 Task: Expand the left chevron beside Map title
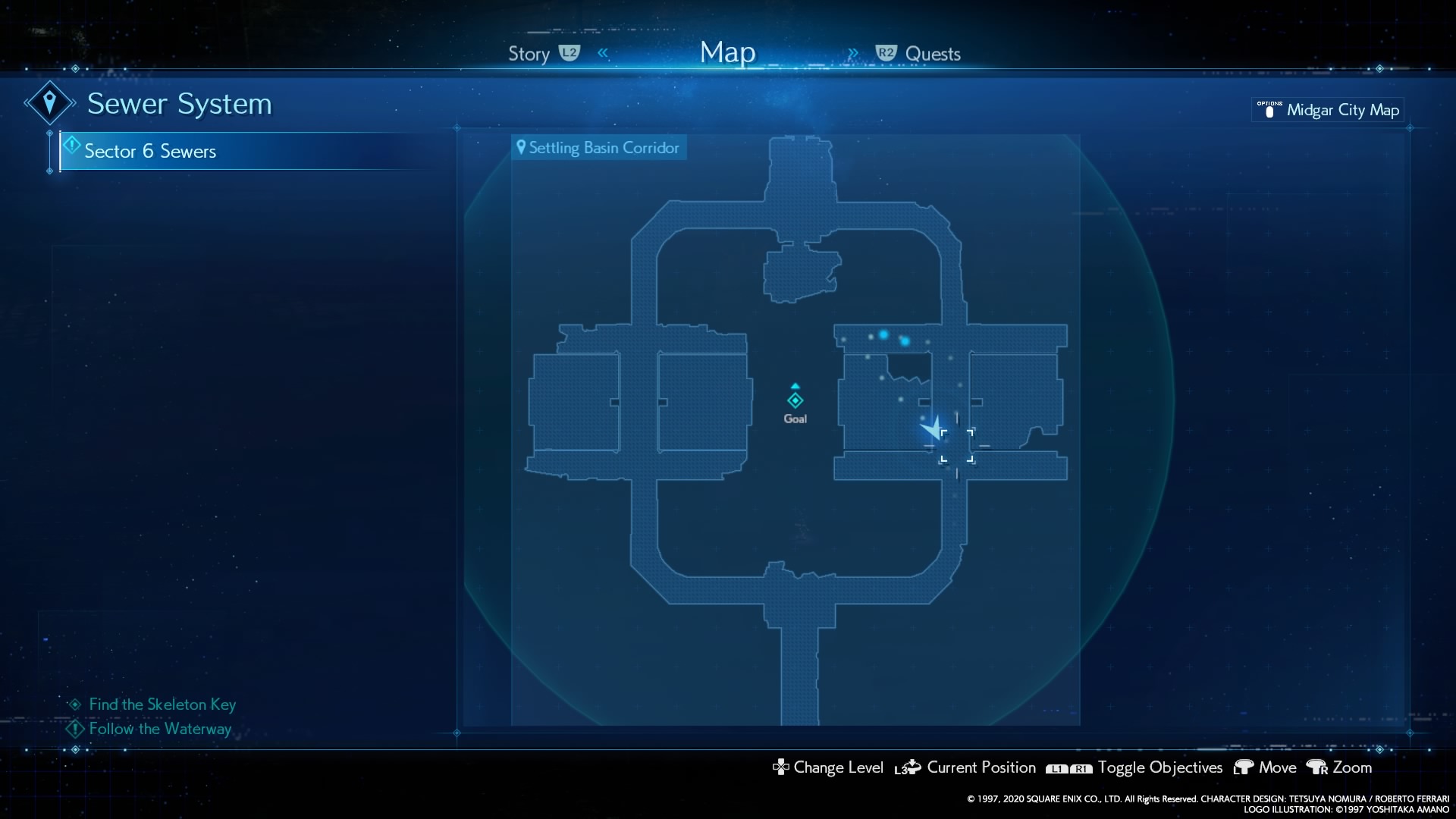click(x=604, y=53)
